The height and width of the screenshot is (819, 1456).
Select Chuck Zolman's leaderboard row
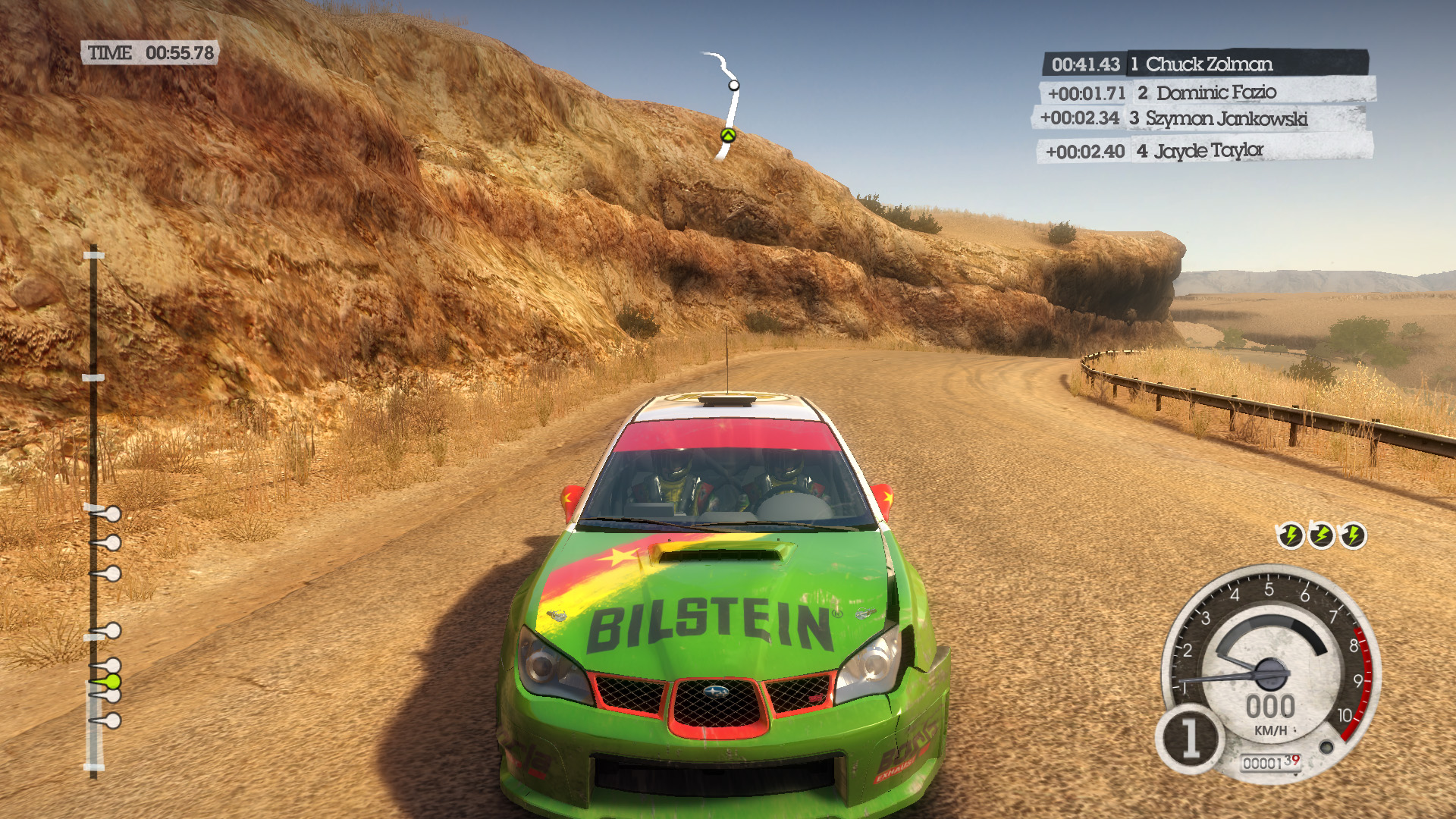coord(1206,64)
